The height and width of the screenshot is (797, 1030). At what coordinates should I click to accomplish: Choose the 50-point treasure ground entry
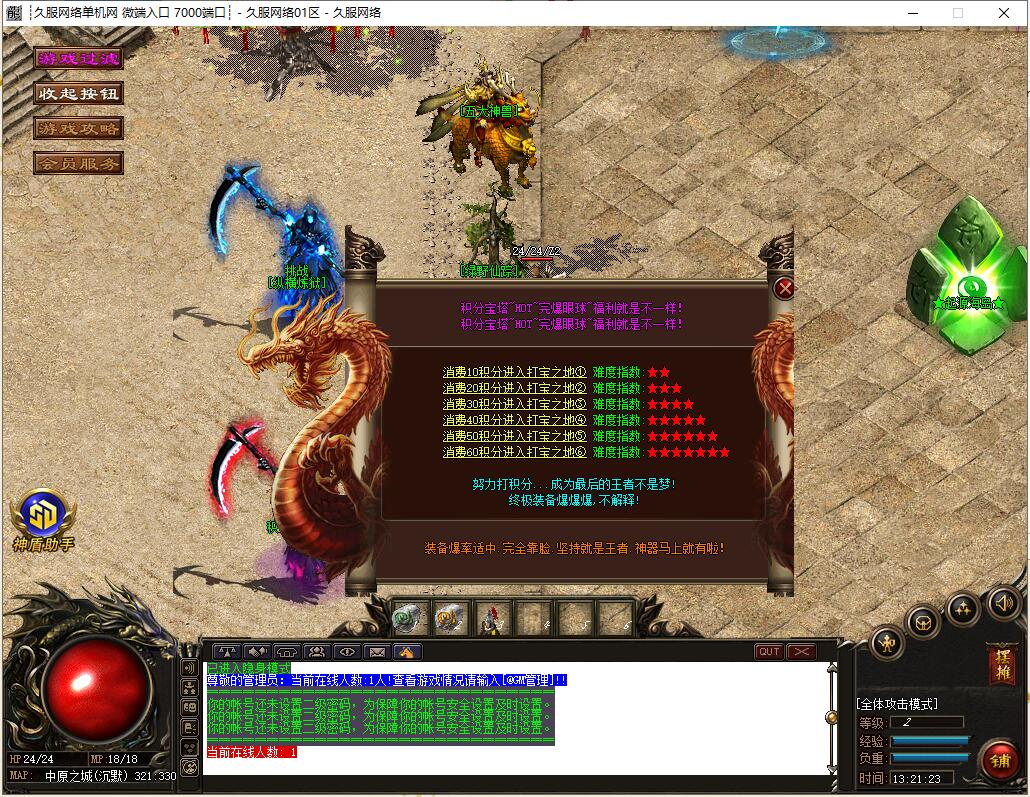coord(514,436)
